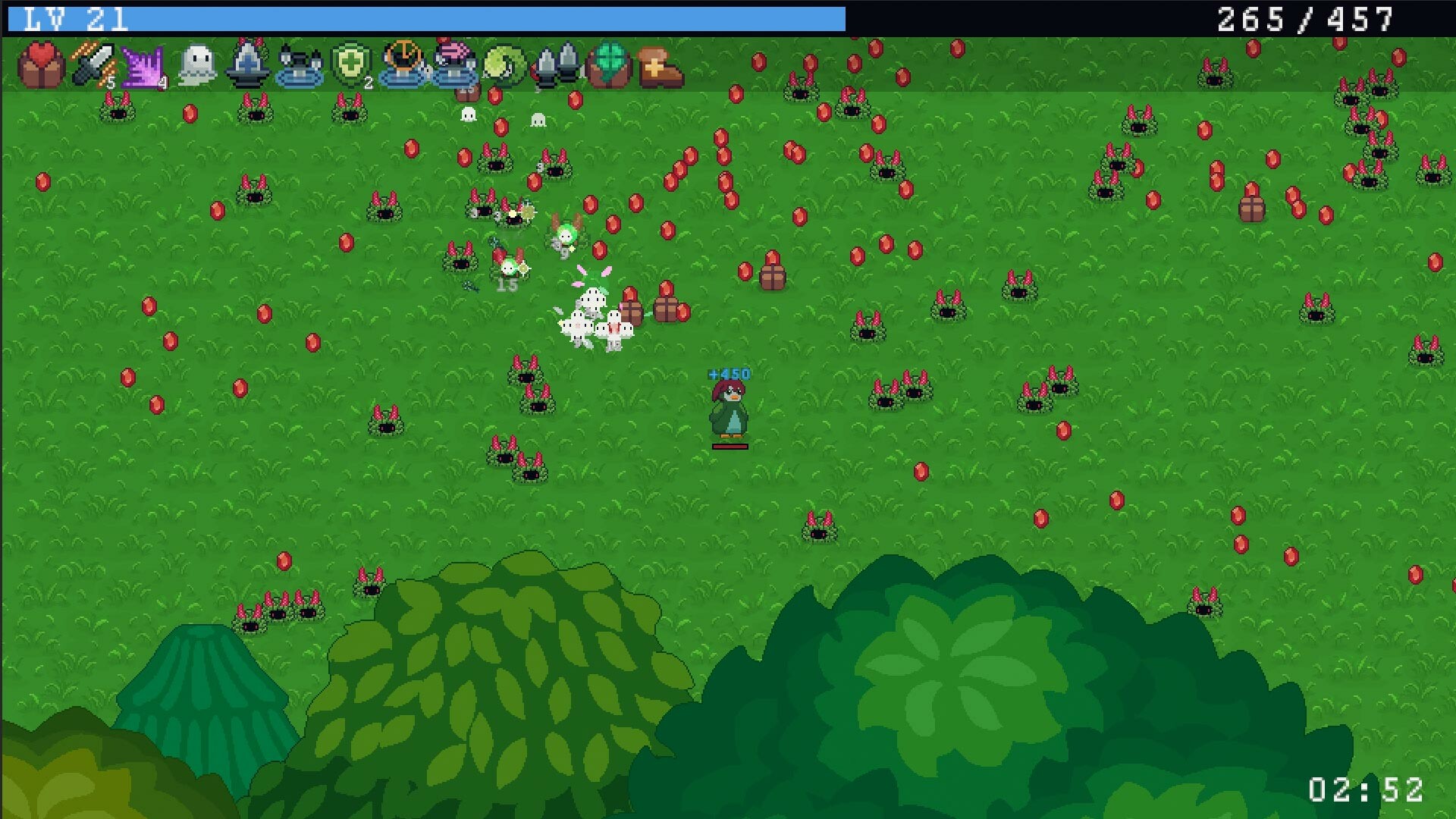Screen dimensions: 1456x819
Task: Select the silver spikes weapon icon
Action: pos(556,67)
